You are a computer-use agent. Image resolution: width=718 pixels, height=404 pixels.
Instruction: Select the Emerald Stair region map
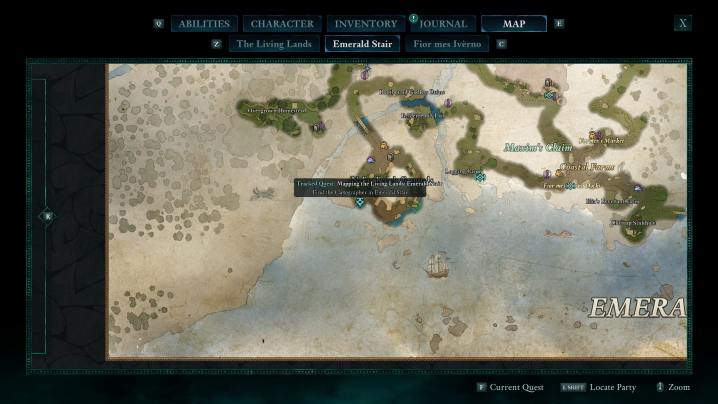coord(362,44)
